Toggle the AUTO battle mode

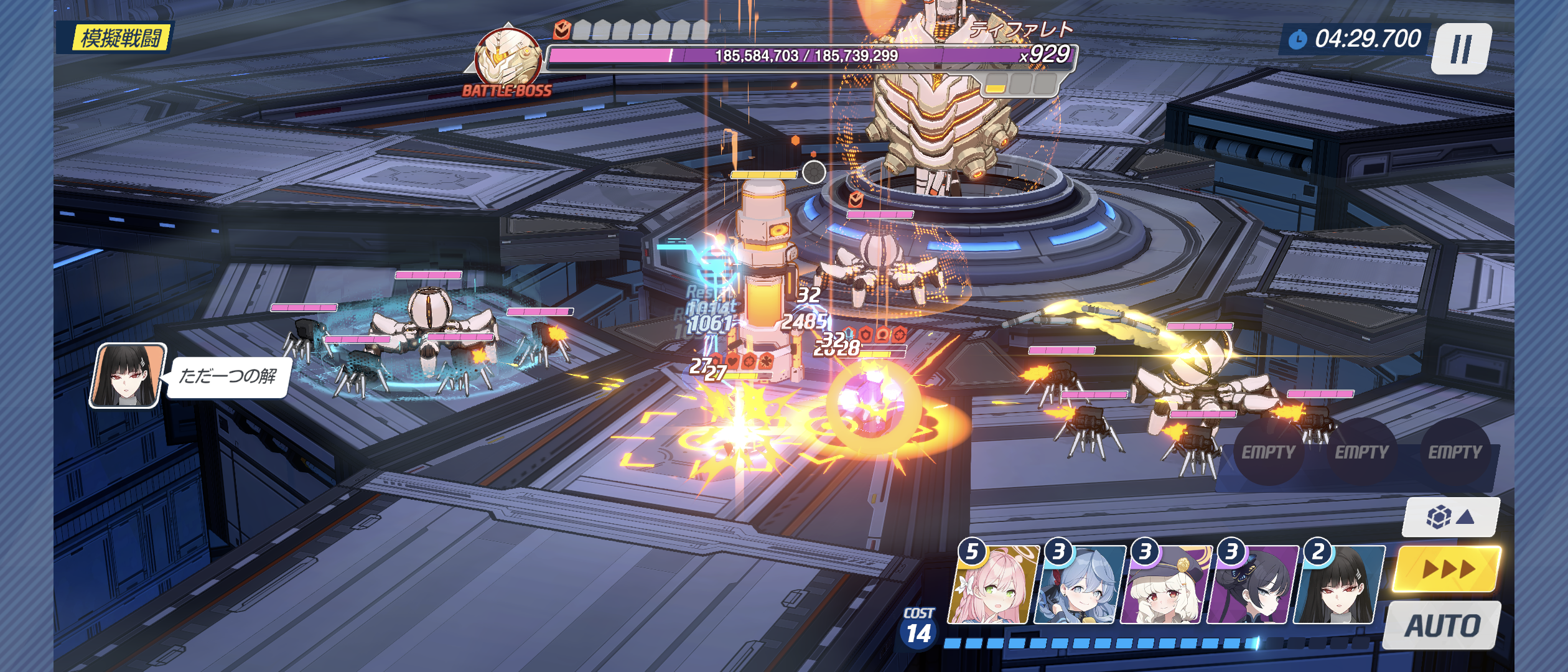coord(1442,626)
